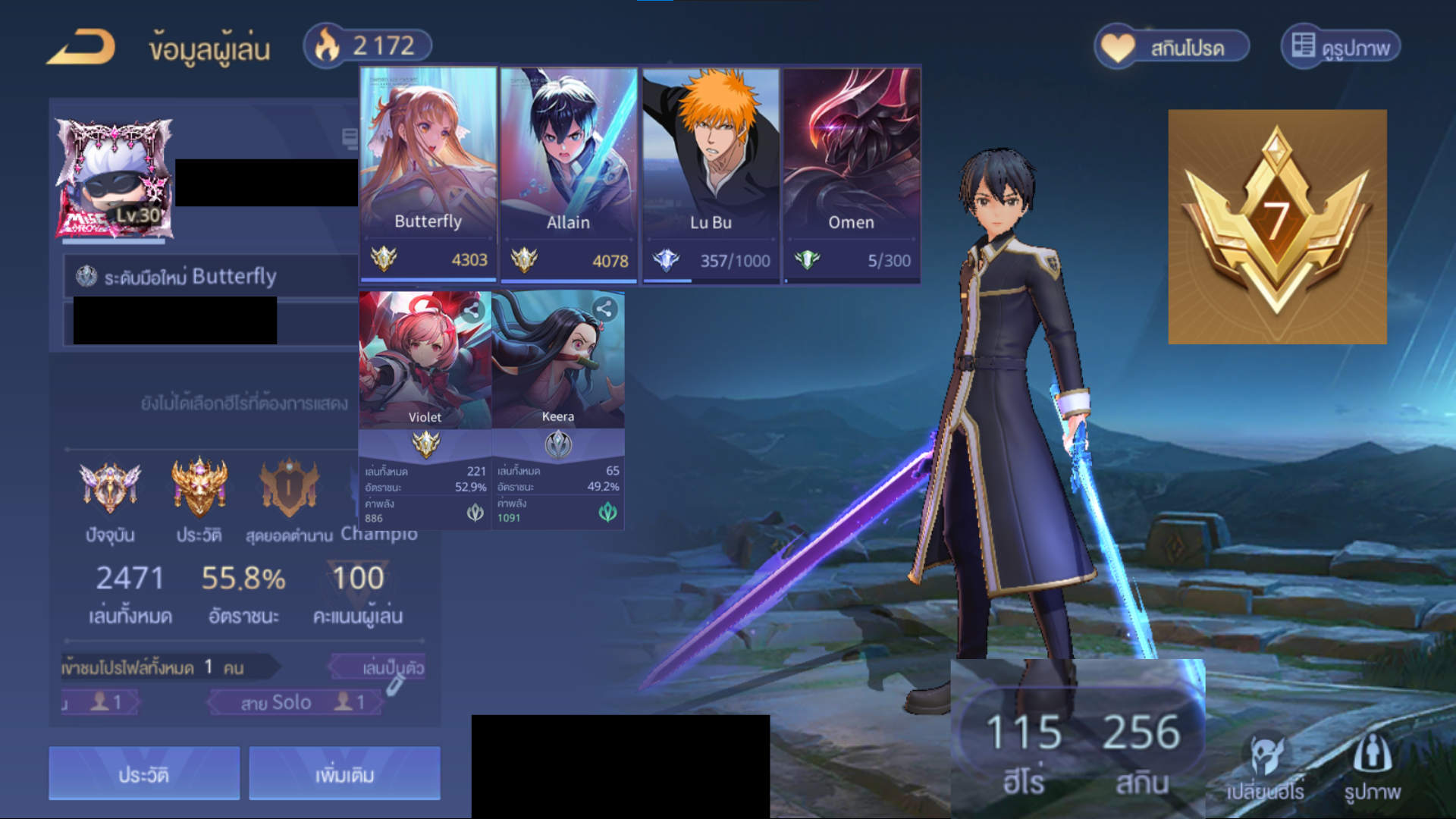Screen dimensions: 1456x819
Task: Pick the Omen hero card
Action: coord(852,174)
